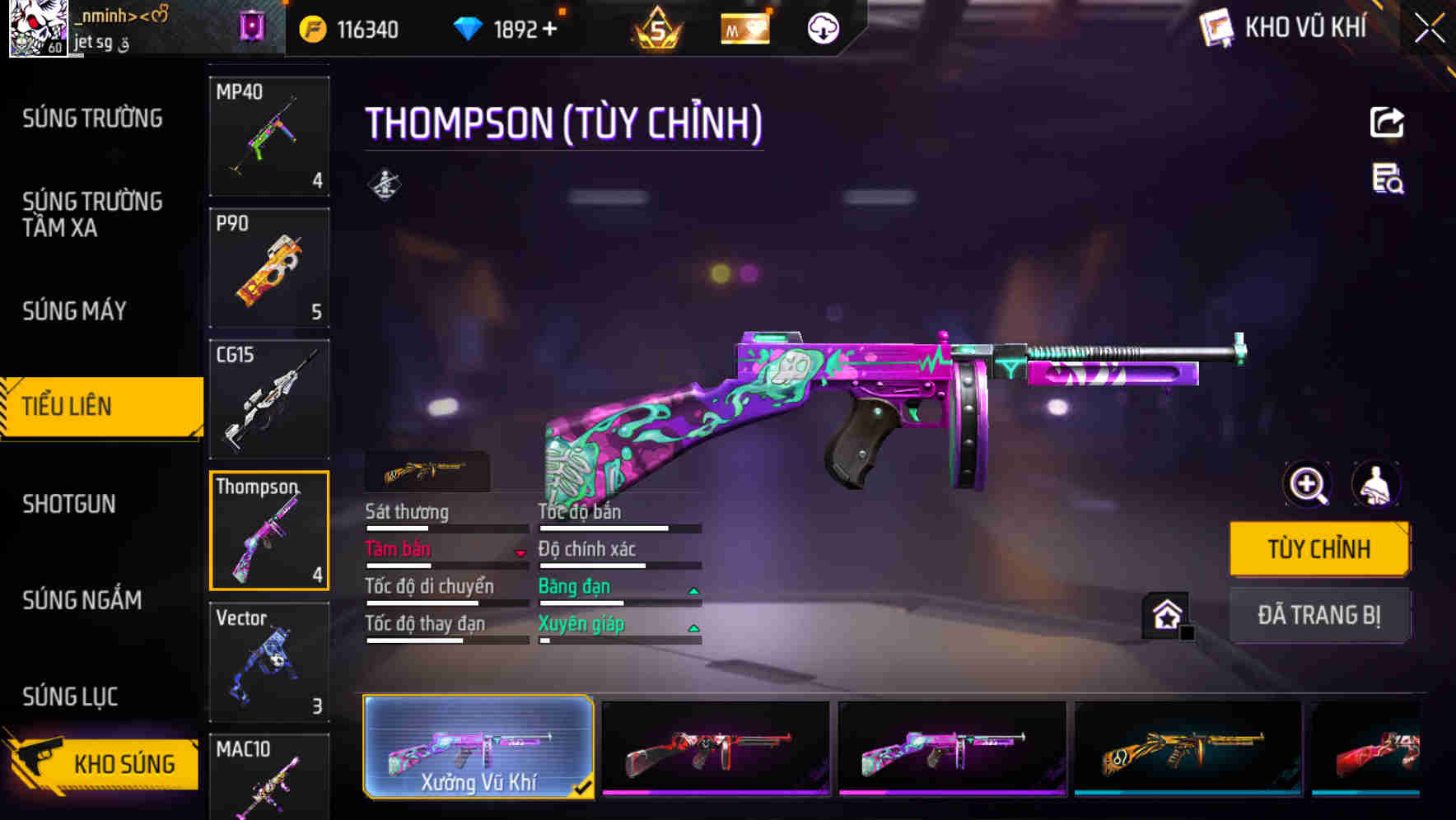Click the green arrow next to Băng đạn
This screenshot has width=1456, height=820.
pos(692,589)
